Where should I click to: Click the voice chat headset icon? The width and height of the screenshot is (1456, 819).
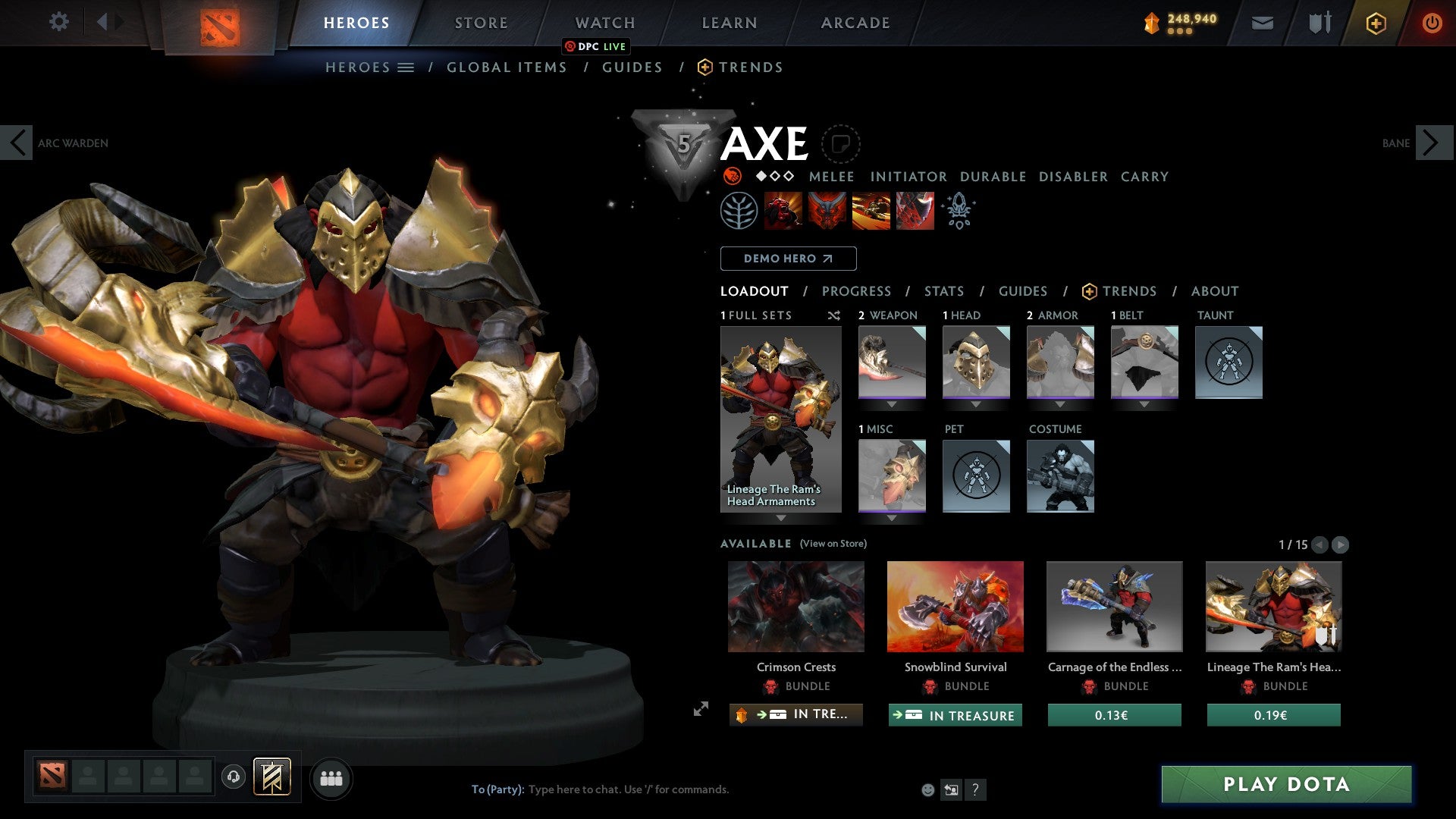[233, 777]
